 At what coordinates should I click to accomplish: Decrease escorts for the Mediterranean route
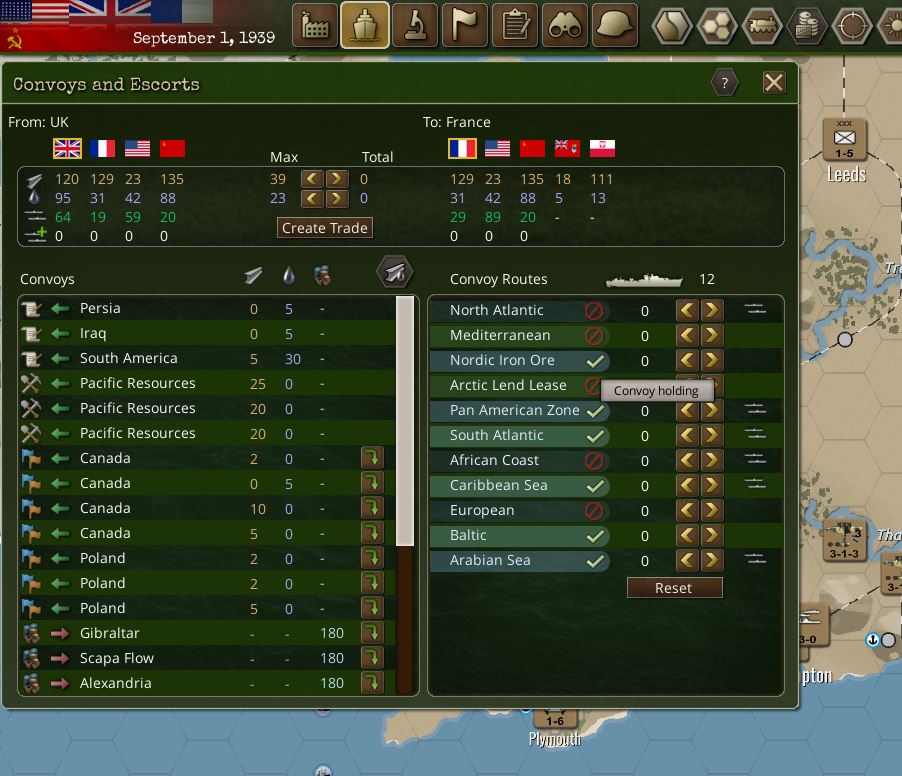click(x=687, y=336)
